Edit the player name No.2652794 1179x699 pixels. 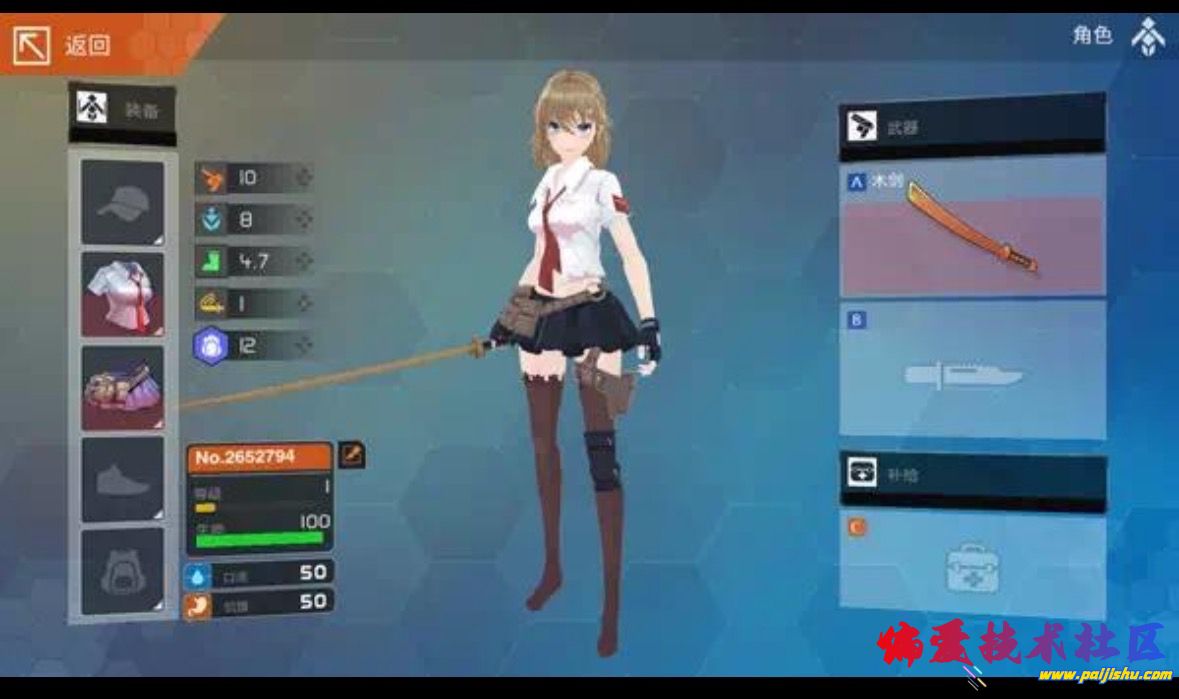[x=351, y=456]
